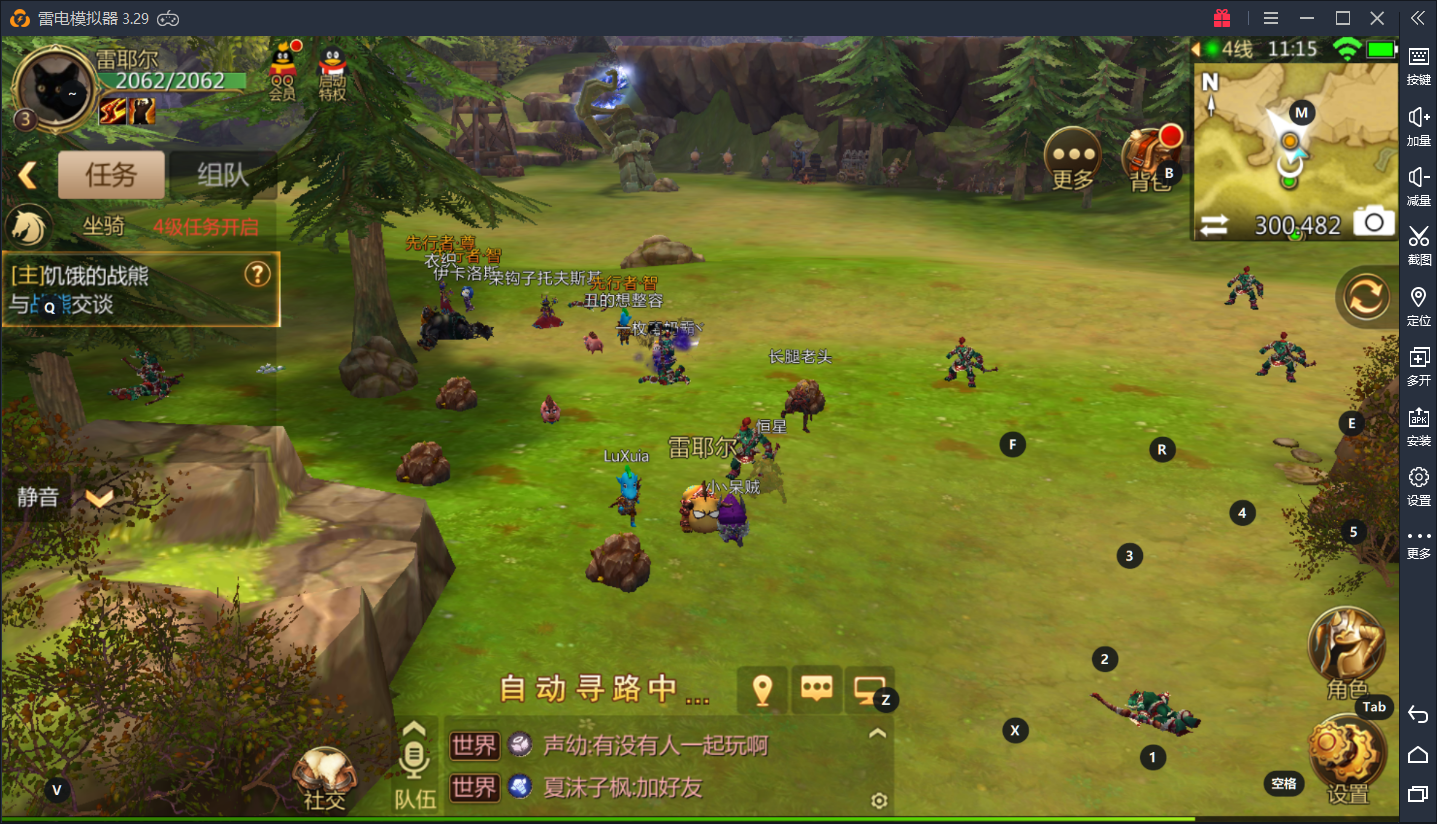
Task: Open the 启动特权 icon
Action: [x=332, y=73]
